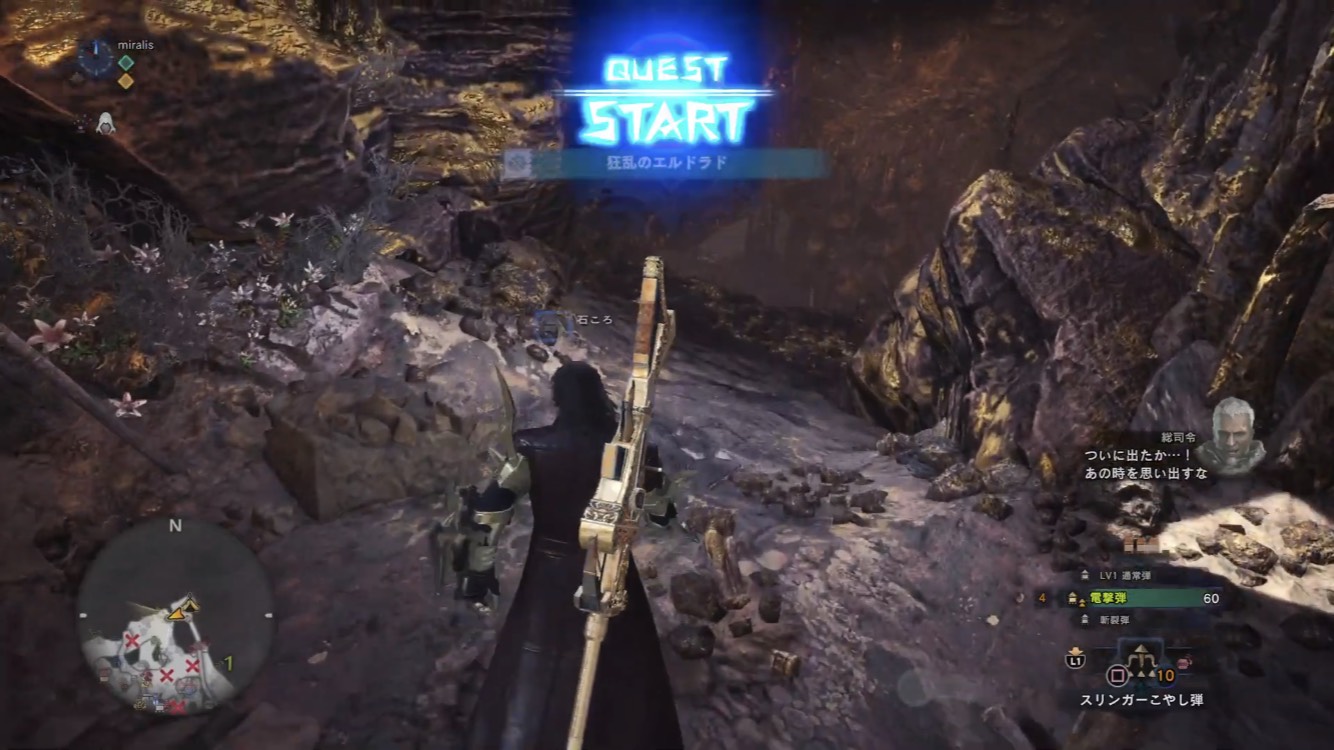Open the circular minimap
The image size is (1334, 750).
coord(175,617)
